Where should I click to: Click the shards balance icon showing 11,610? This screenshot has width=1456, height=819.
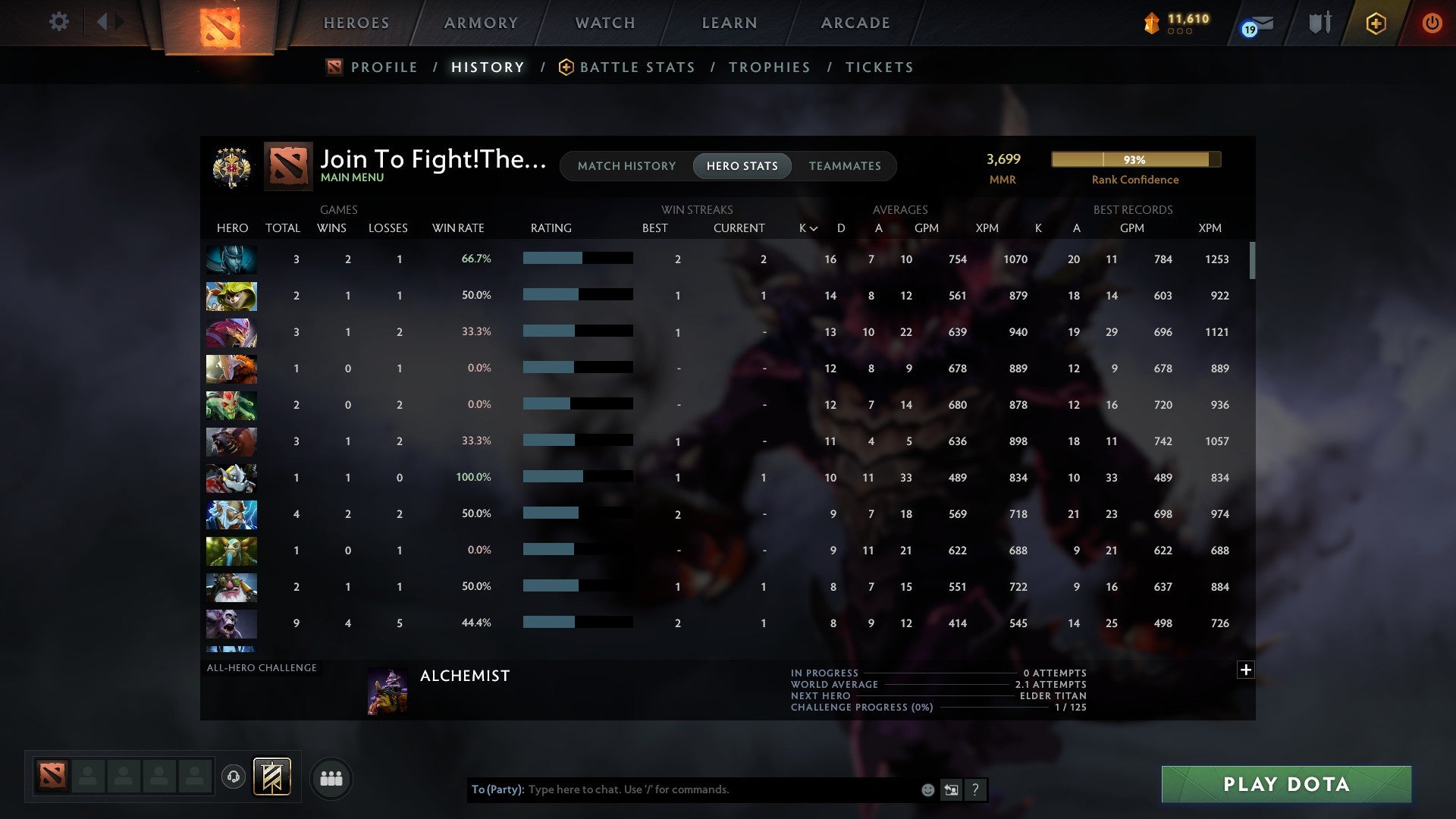[1151, 24]
